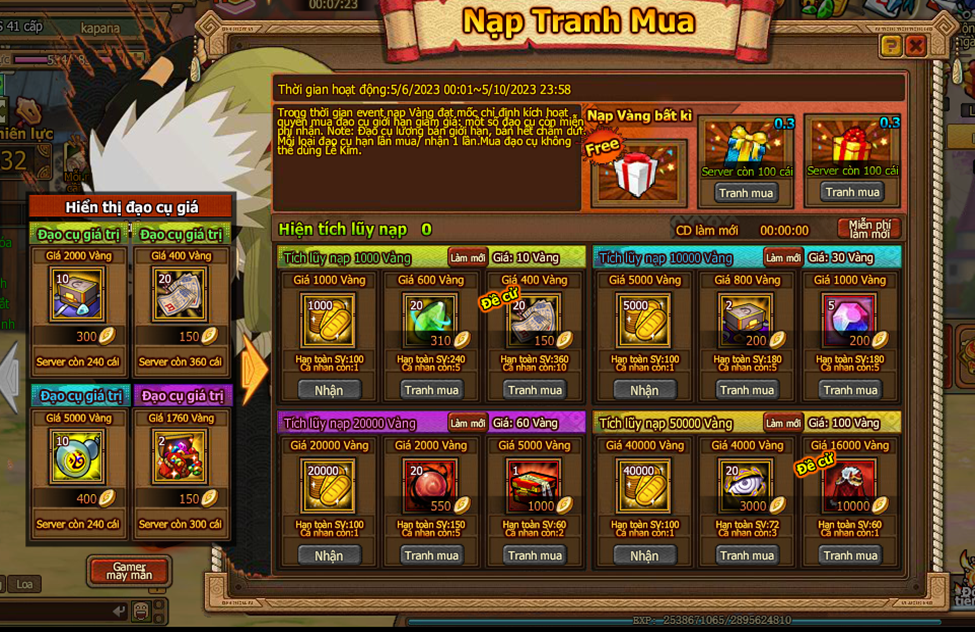Tranh mua the red chest priced 1000
The height and width of the screenshot is (632, 975).
(534, 555)
